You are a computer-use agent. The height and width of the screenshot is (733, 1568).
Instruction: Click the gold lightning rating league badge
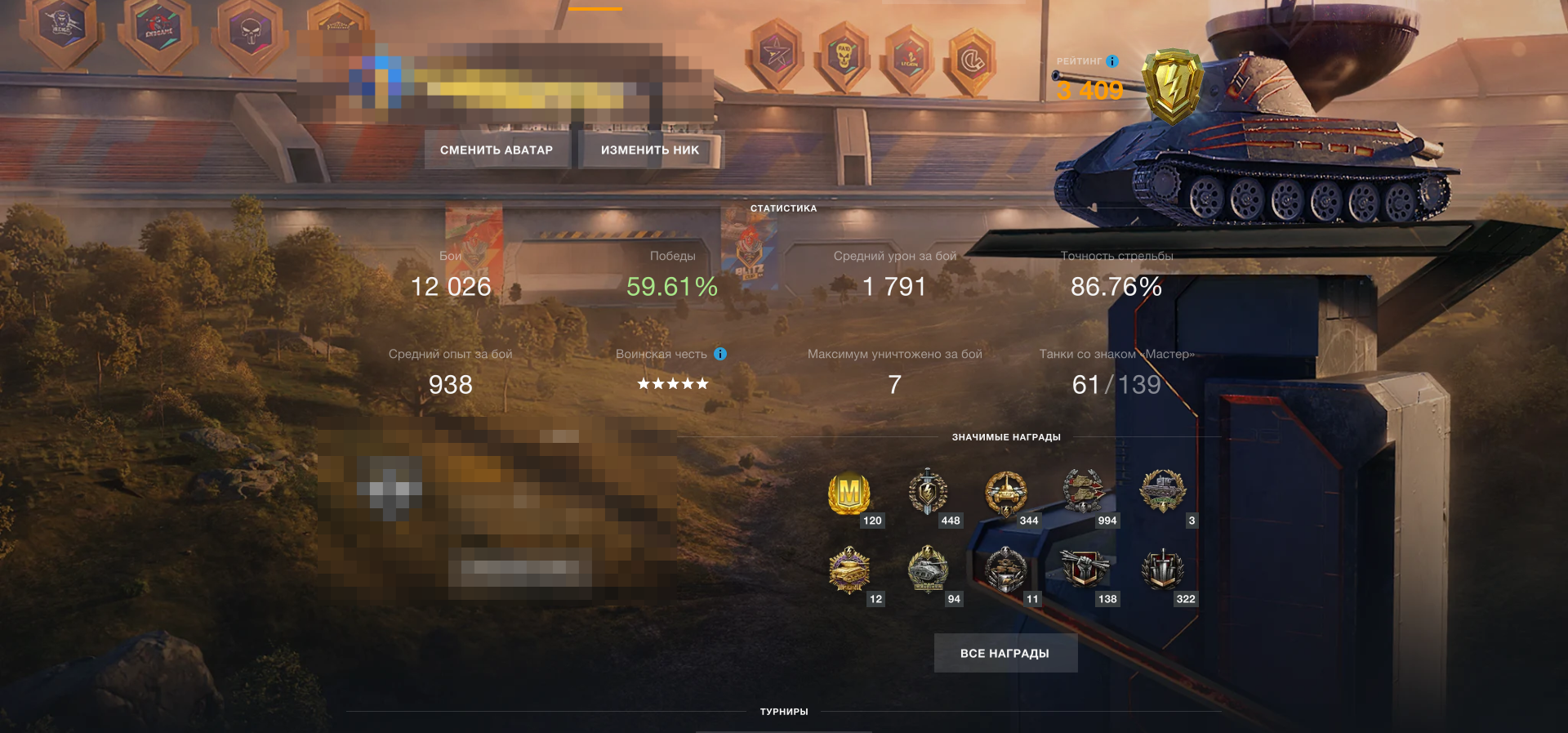(1172, 85)
